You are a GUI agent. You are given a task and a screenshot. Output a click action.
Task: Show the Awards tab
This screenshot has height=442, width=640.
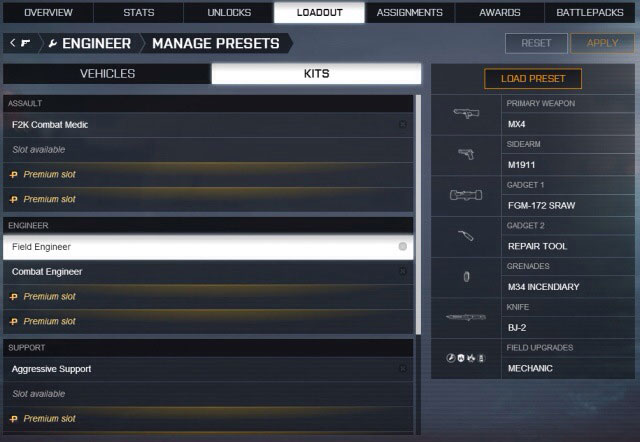(500, 13)
